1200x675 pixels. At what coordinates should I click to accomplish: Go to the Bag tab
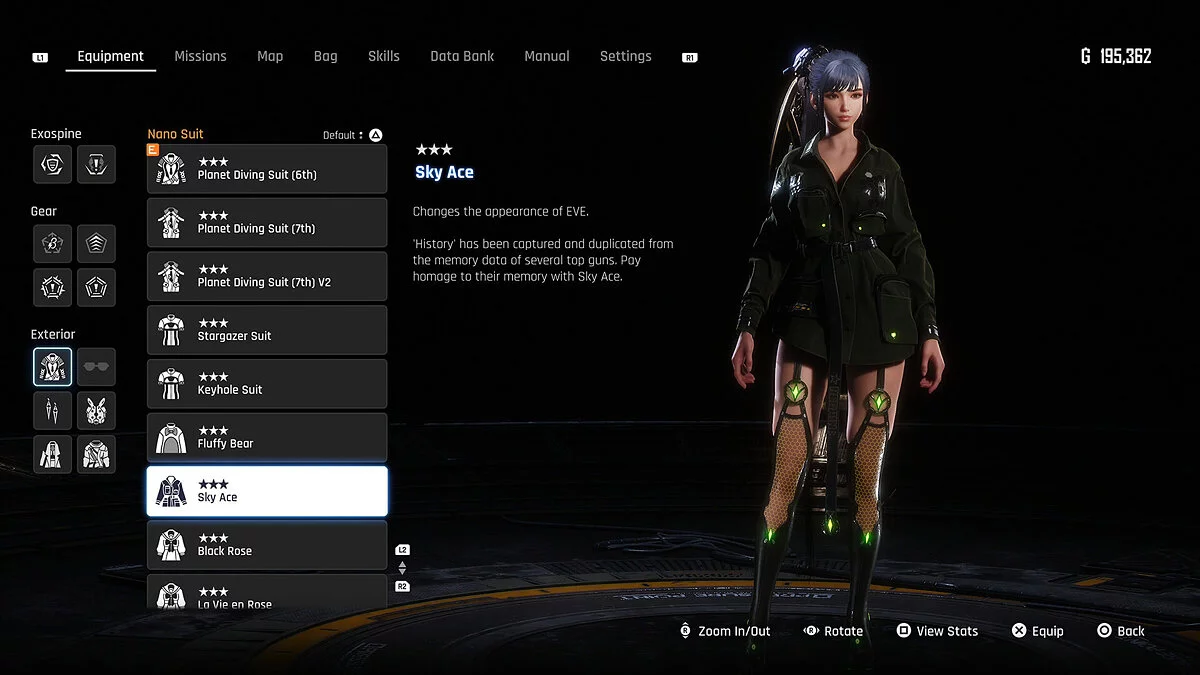click(x=325, y=56)
